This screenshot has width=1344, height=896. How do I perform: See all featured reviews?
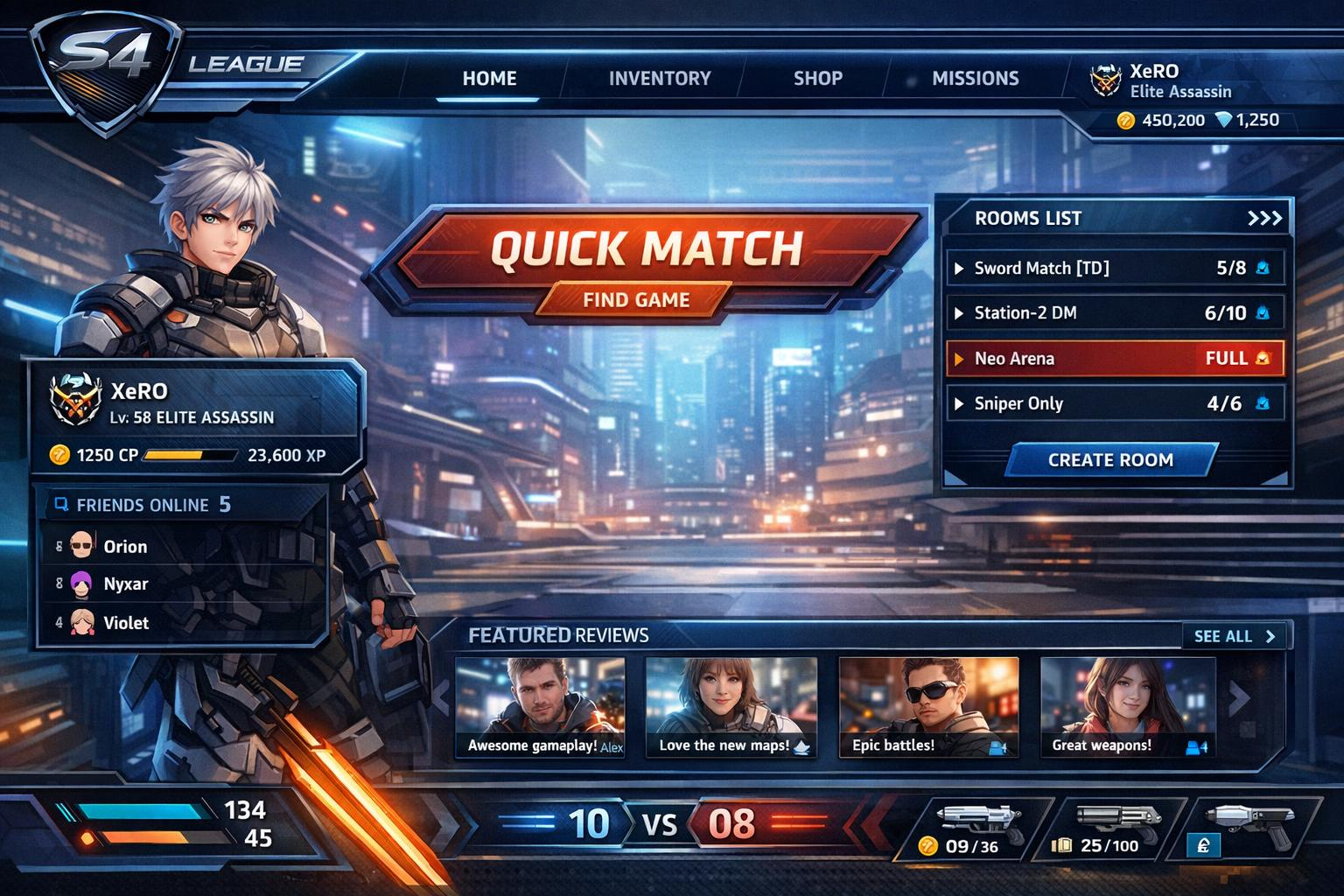click(x=1234, y=637)
